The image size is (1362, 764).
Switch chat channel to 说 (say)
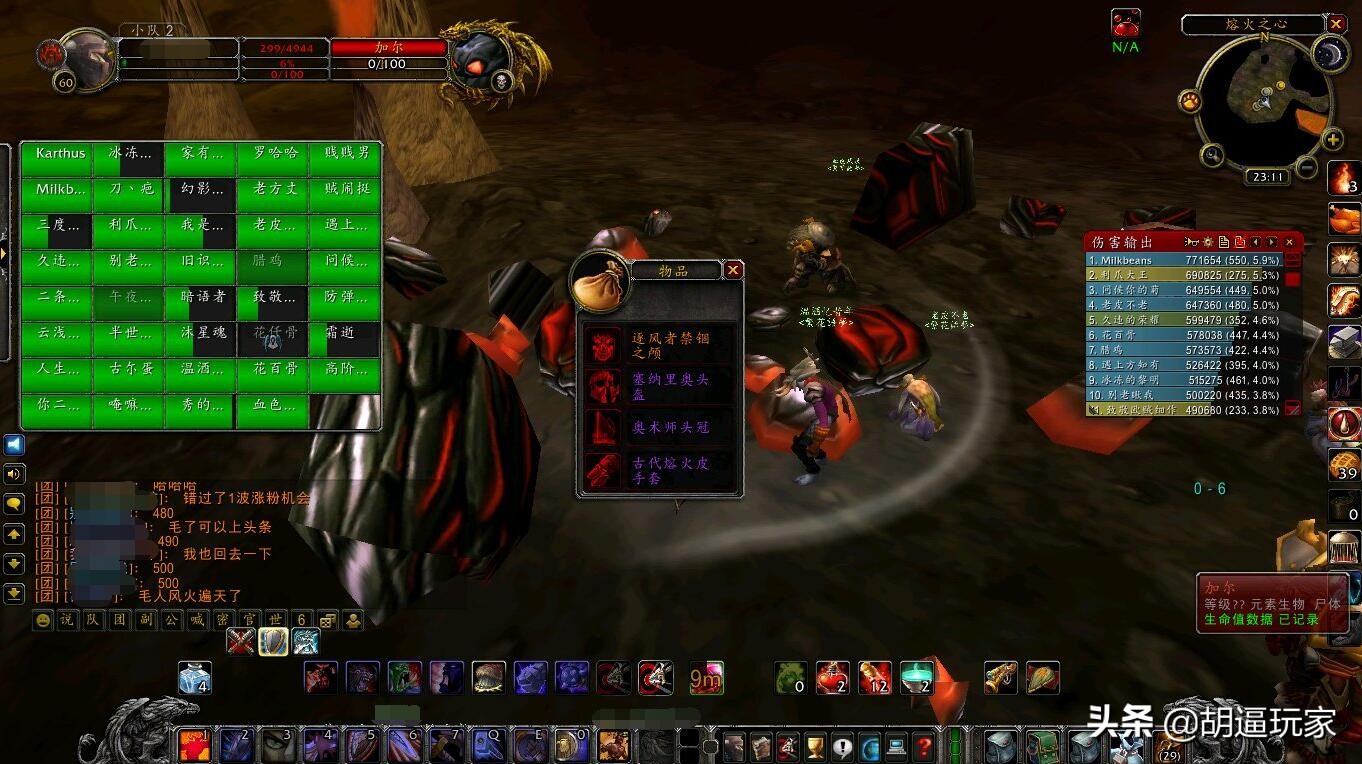(67, 620)
